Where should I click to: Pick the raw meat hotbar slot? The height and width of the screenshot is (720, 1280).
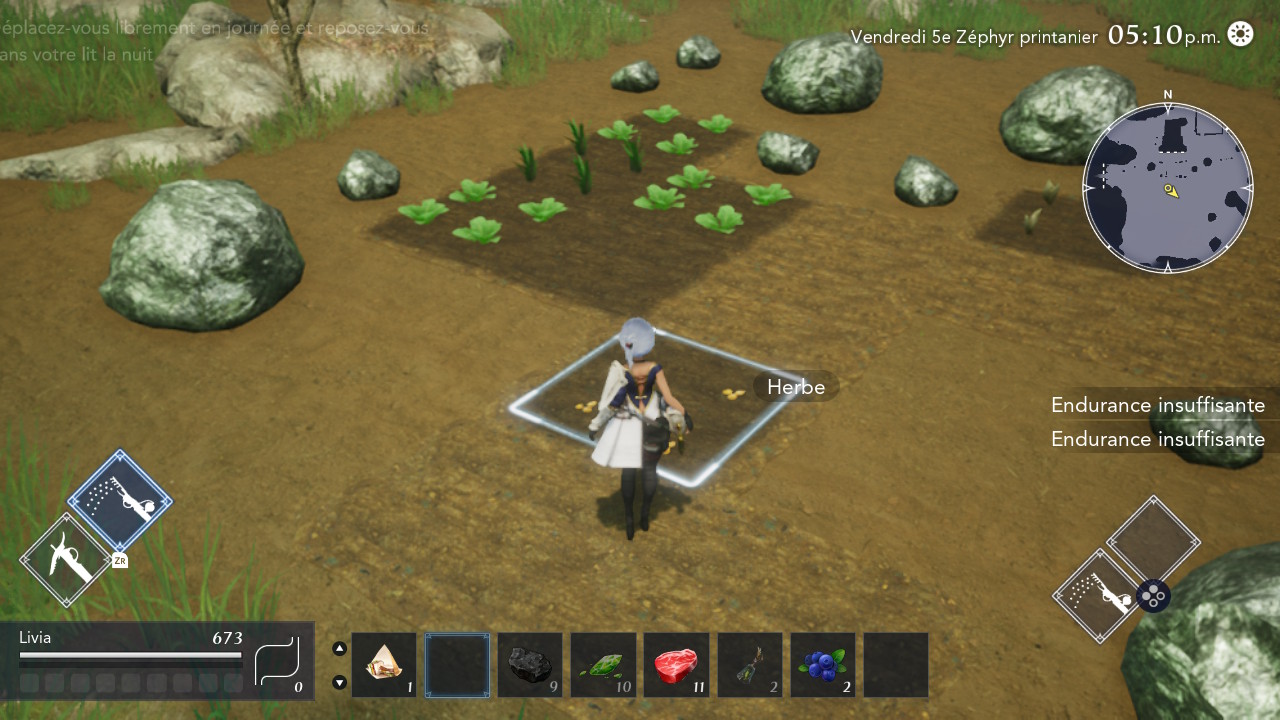pyautogui.click(x=676, y=665)
